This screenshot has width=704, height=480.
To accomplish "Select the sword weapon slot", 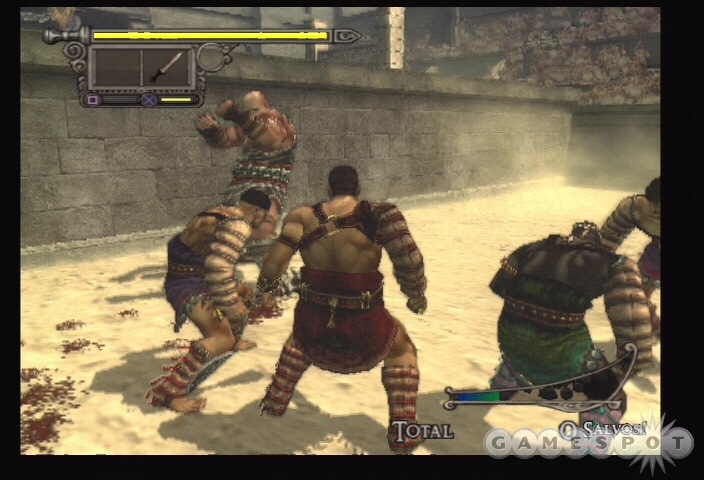I will click(167, 67).
